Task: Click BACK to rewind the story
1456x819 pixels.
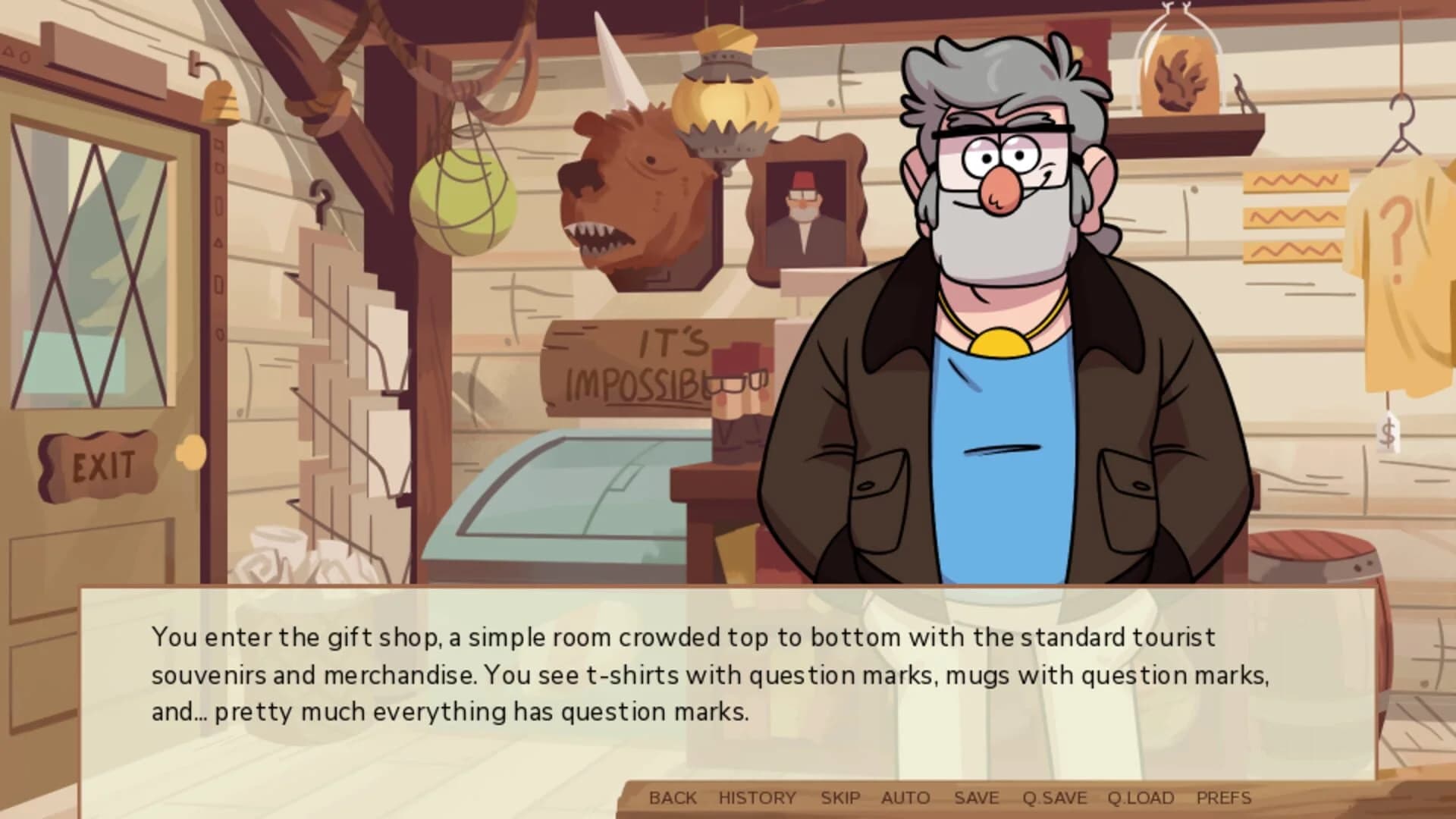Action: (674, 798)
